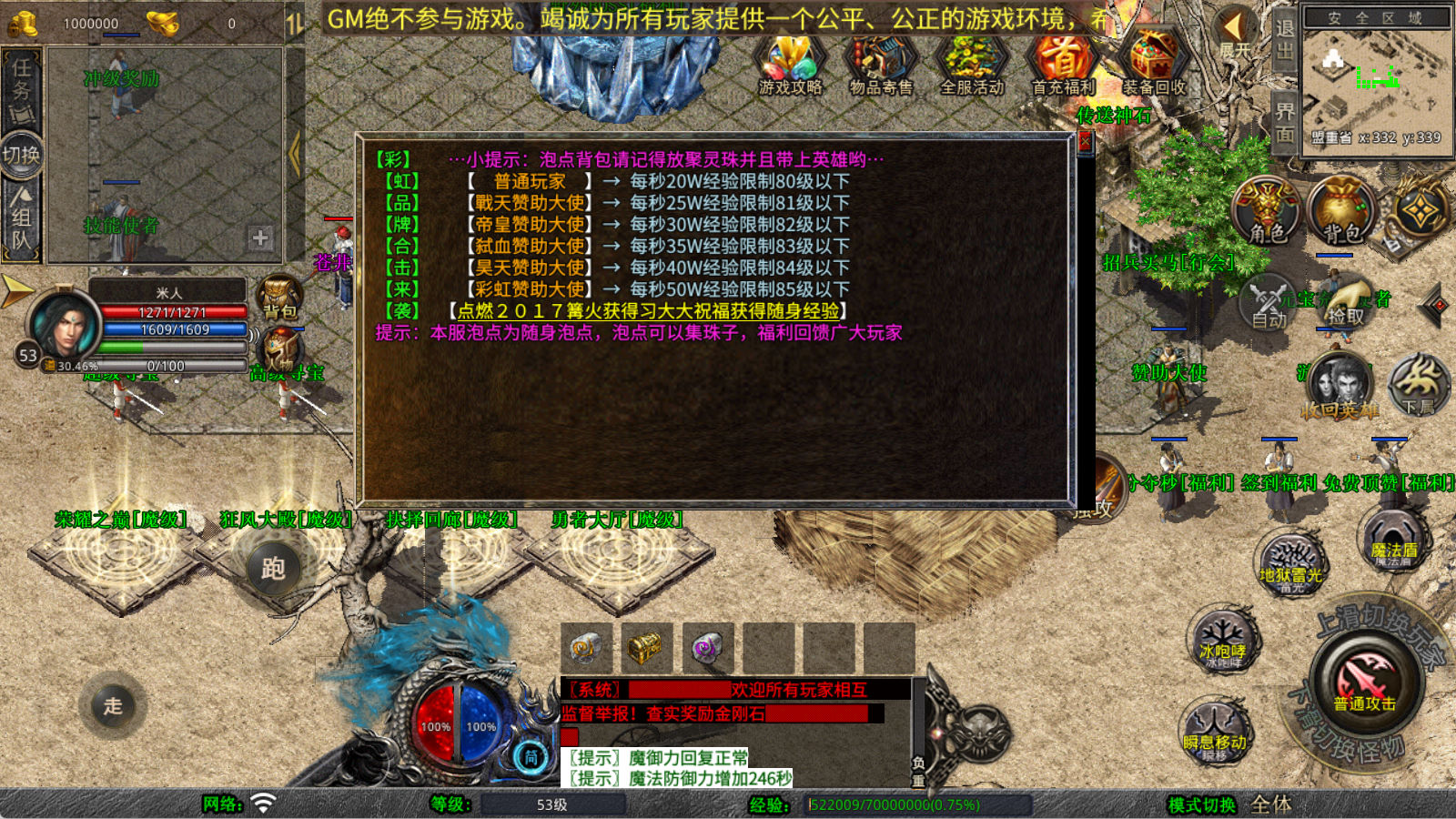
Task: Open the 物品寄售 consignment shop
Action: coord(880,64)
